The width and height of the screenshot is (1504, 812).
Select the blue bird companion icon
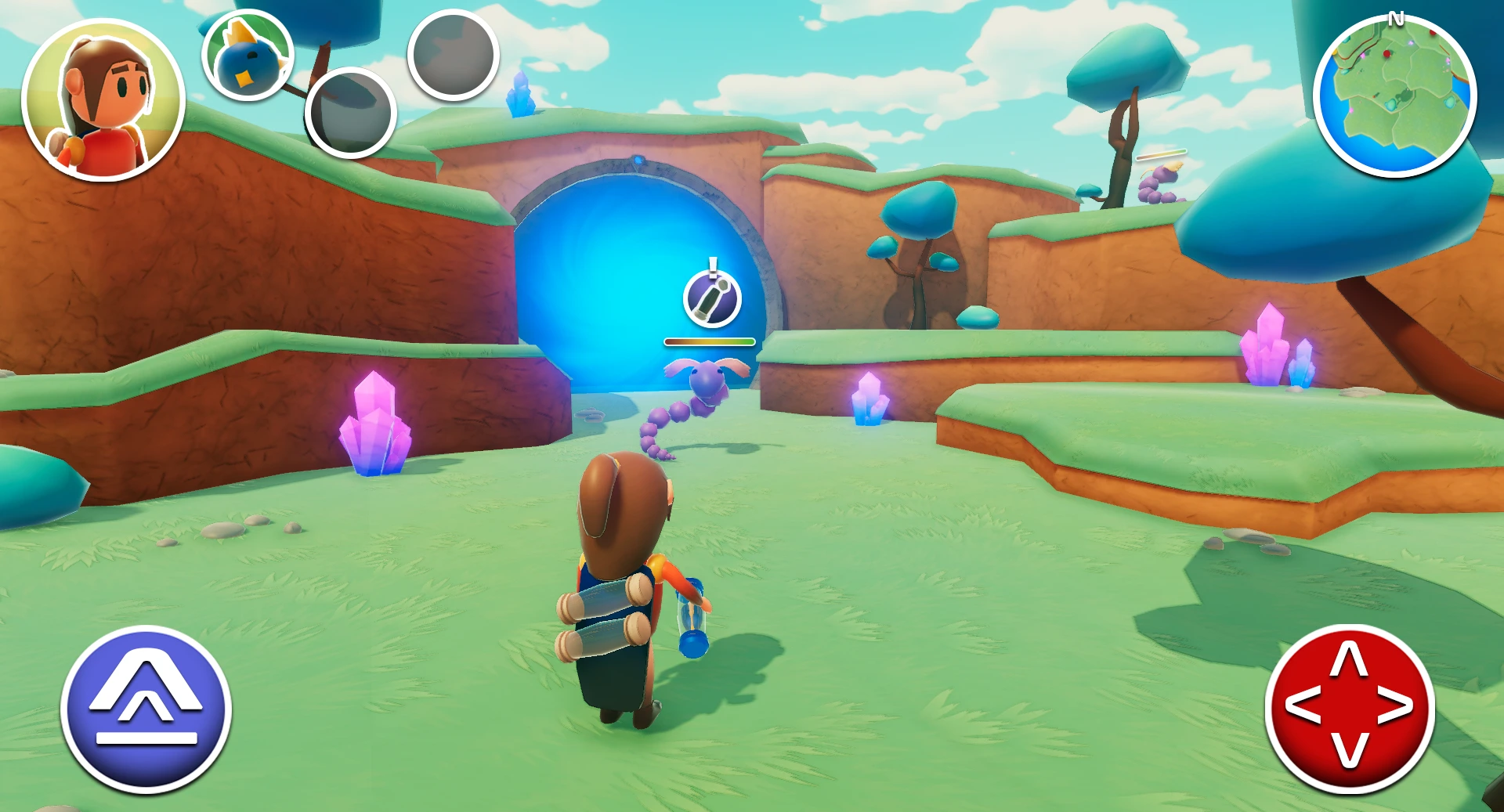pos(248,55)
